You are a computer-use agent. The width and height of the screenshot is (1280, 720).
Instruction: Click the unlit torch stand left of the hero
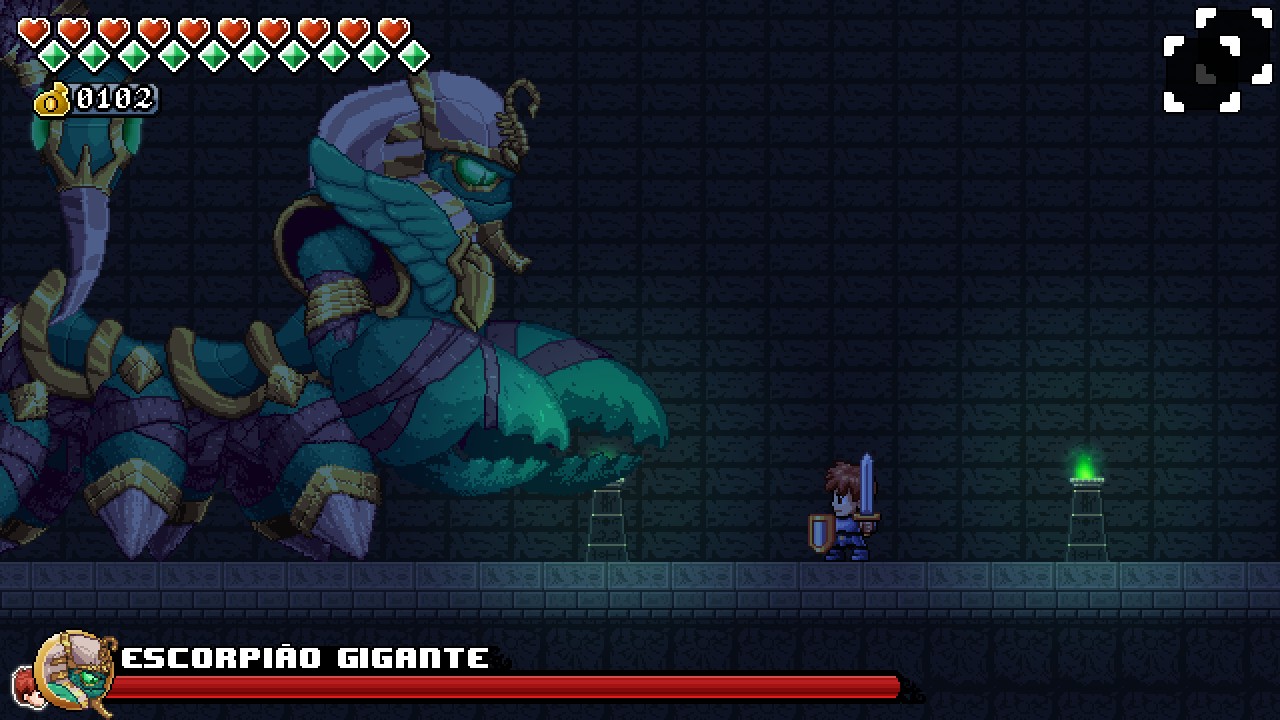pyautogui.click(x=607, y=520)
